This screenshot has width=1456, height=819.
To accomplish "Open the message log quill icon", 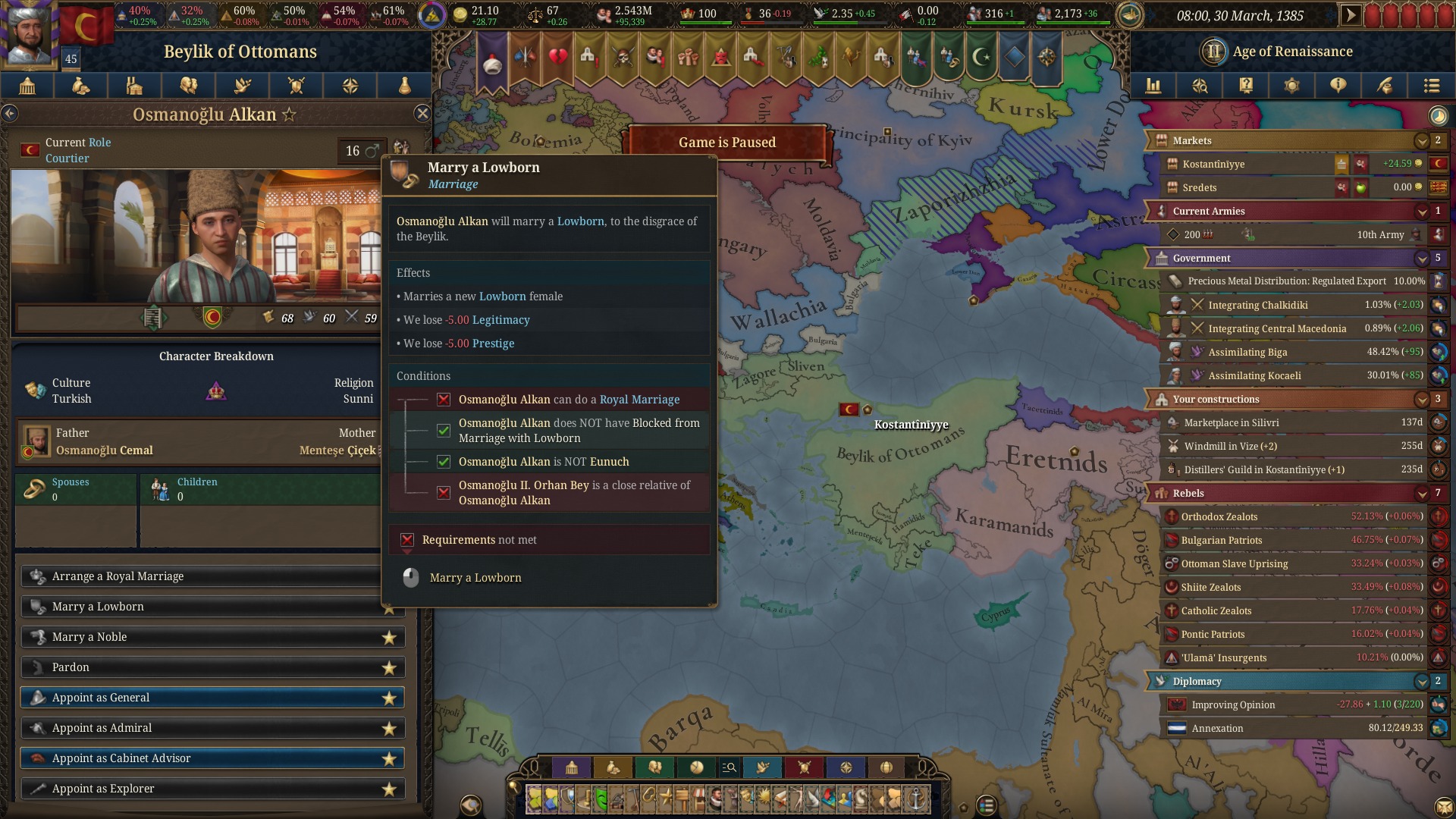I will (x=1385, y=86).
